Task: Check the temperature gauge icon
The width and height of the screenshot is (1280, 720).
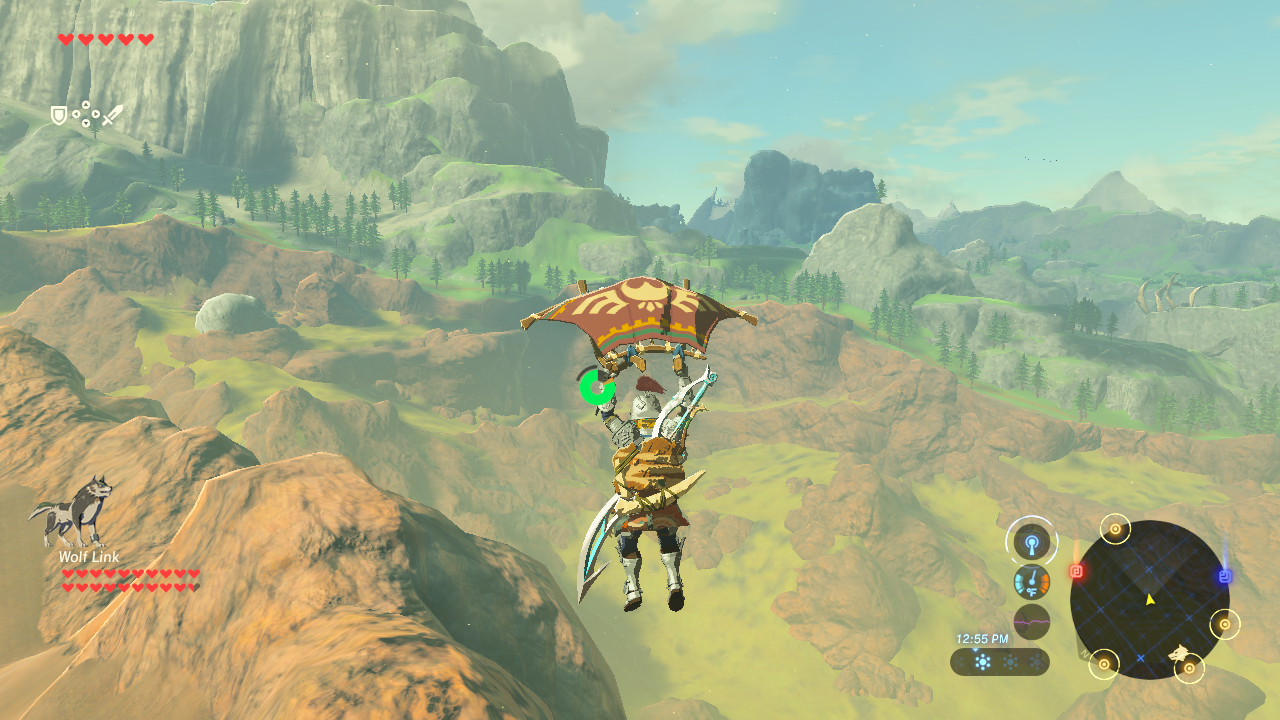Action: 1031,582
